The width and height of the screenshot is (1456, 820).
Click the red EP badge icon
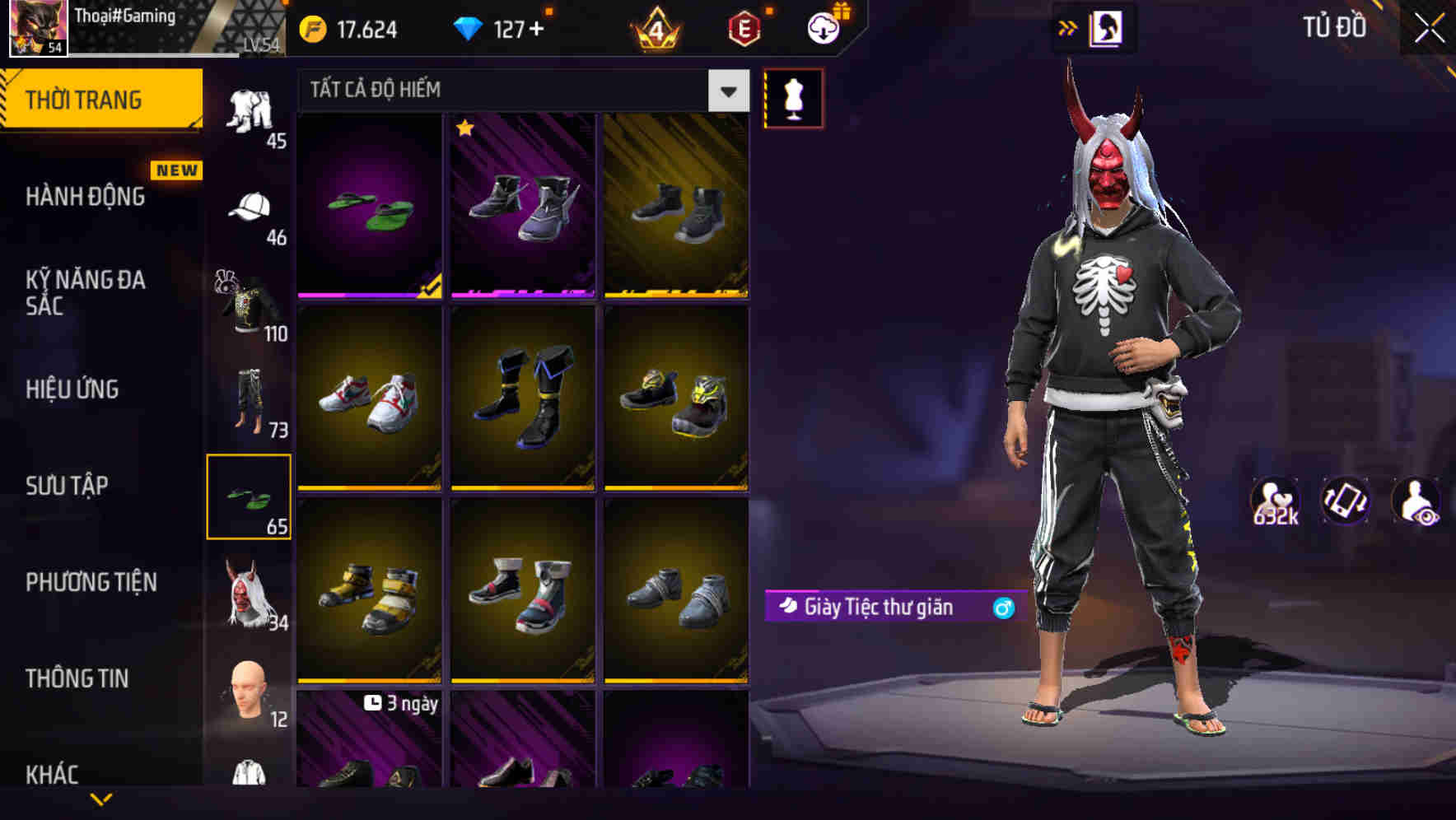744,27
